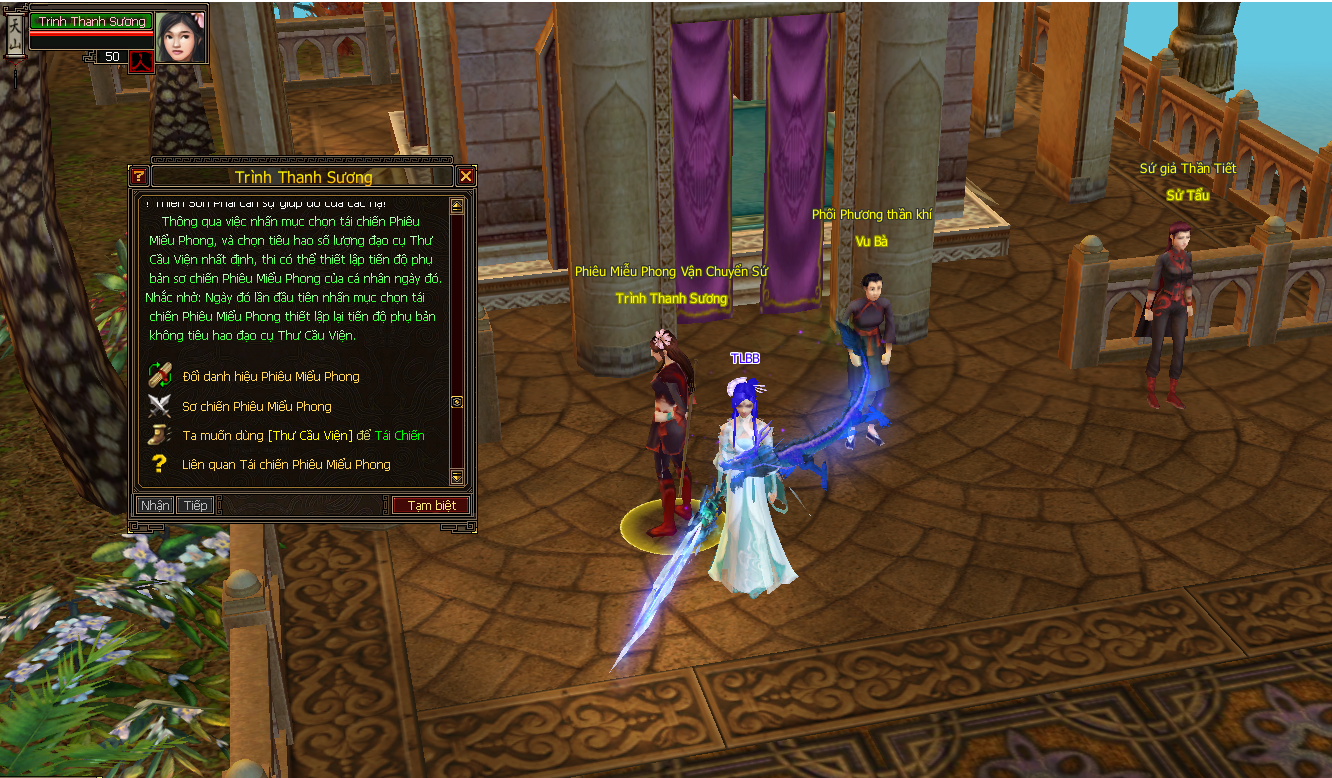
Task: Click the dialog scrollbar's down arrow
Action: pyautogui.click(x=457, y=477)
